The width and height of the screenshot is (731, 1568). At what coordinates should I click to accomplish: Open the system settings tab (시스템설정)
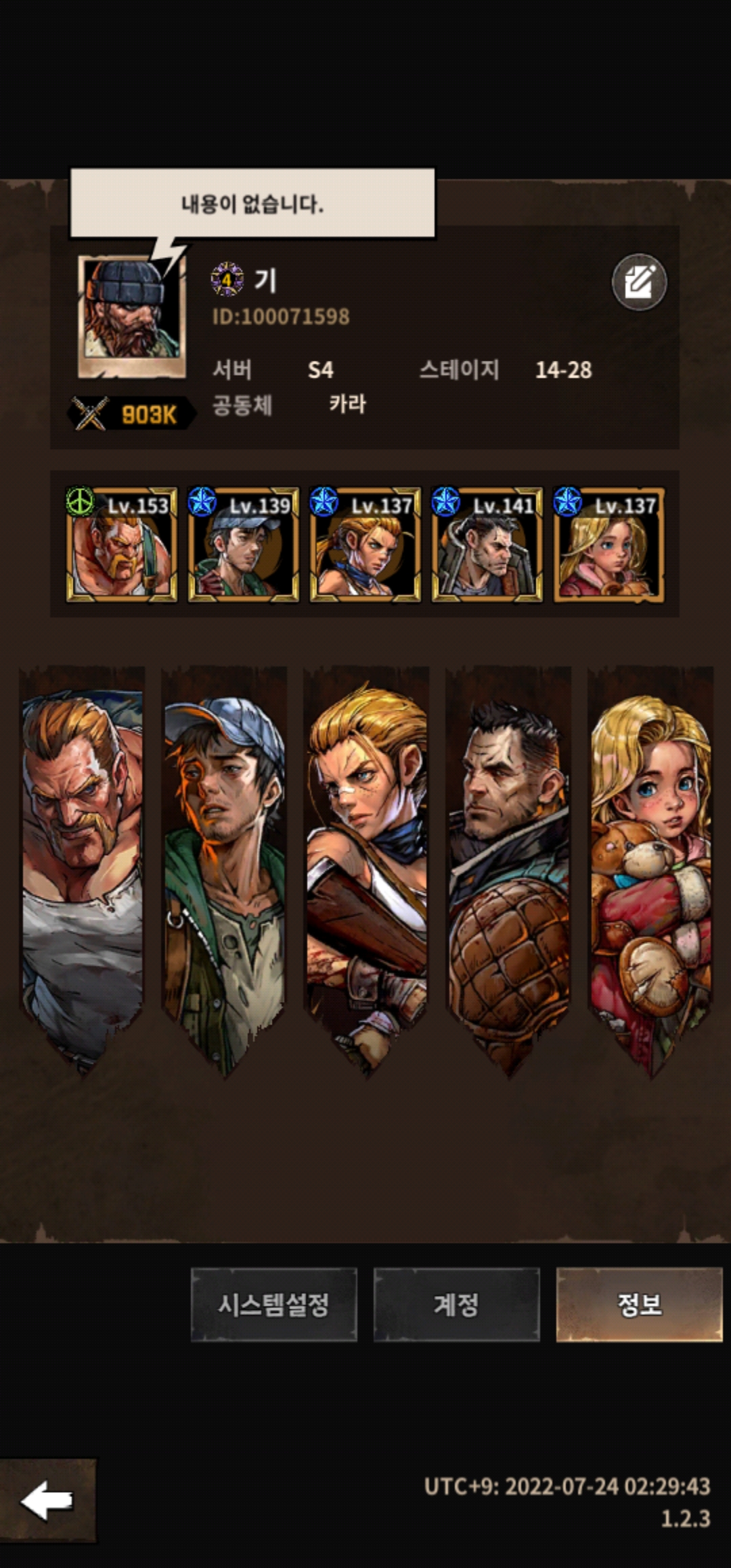pos(273,1304)
